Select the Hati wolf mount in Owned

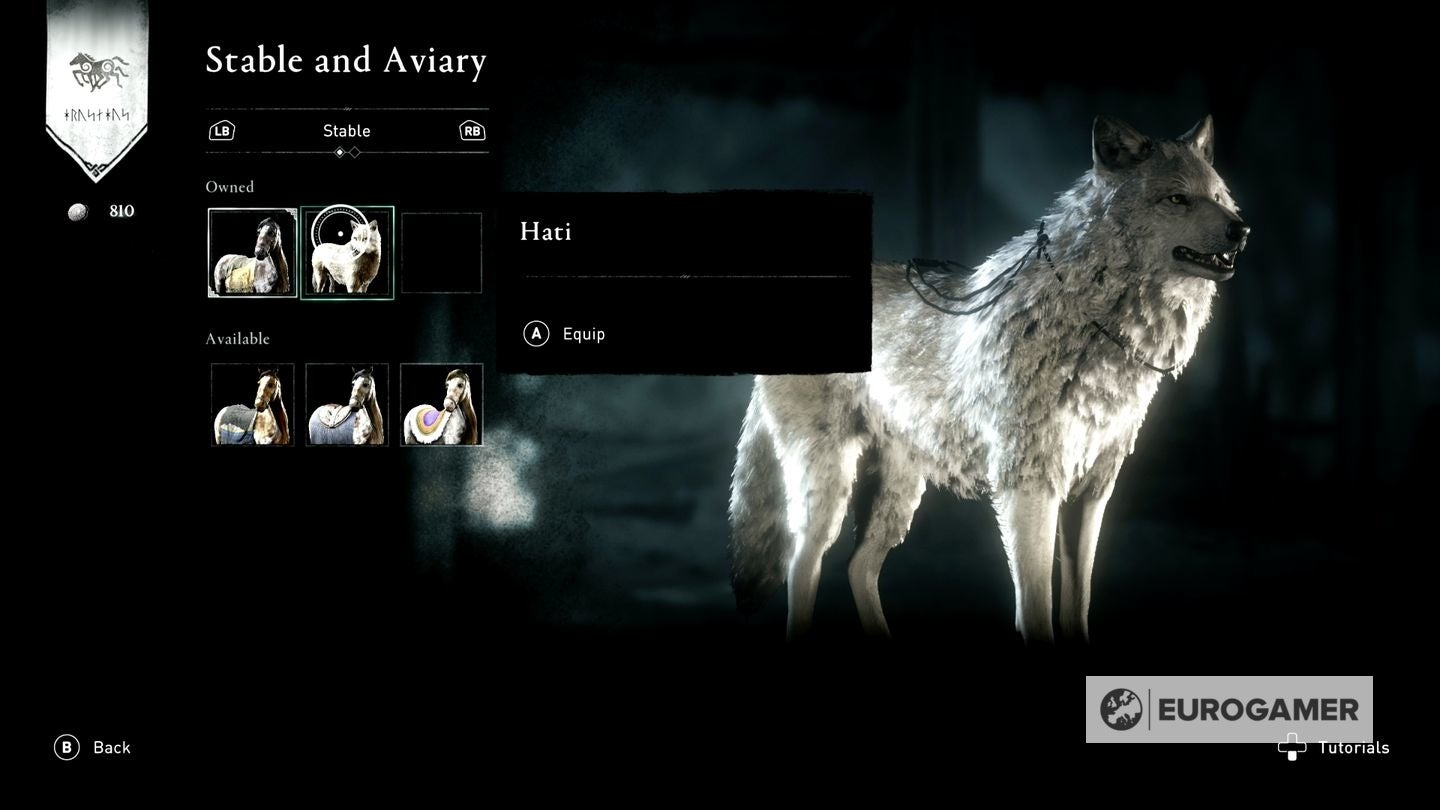[x=347, y=252]
